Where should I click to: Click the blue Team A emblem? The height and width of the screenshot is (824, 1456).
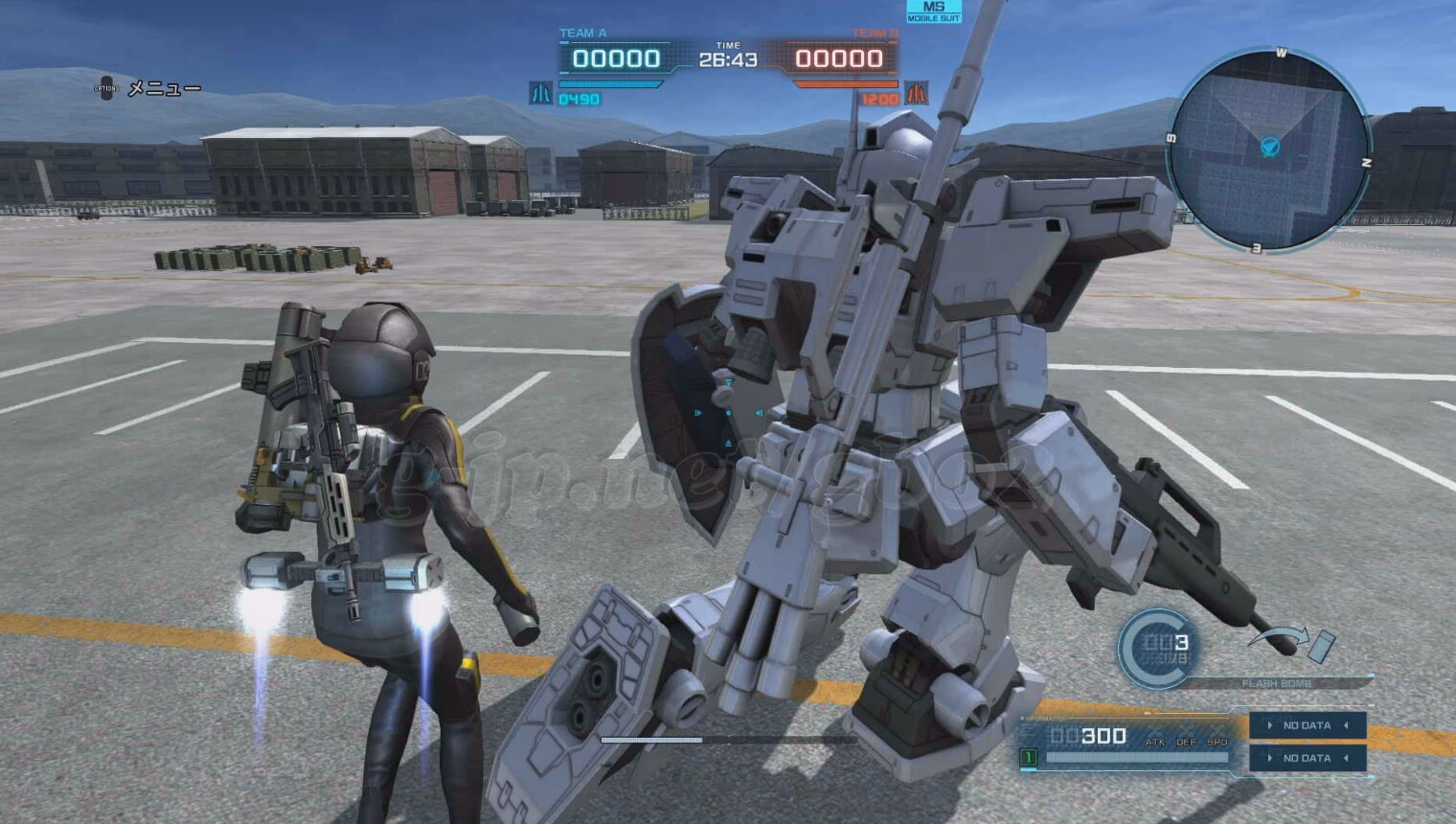pyautogui.click(x=541, y=93)
